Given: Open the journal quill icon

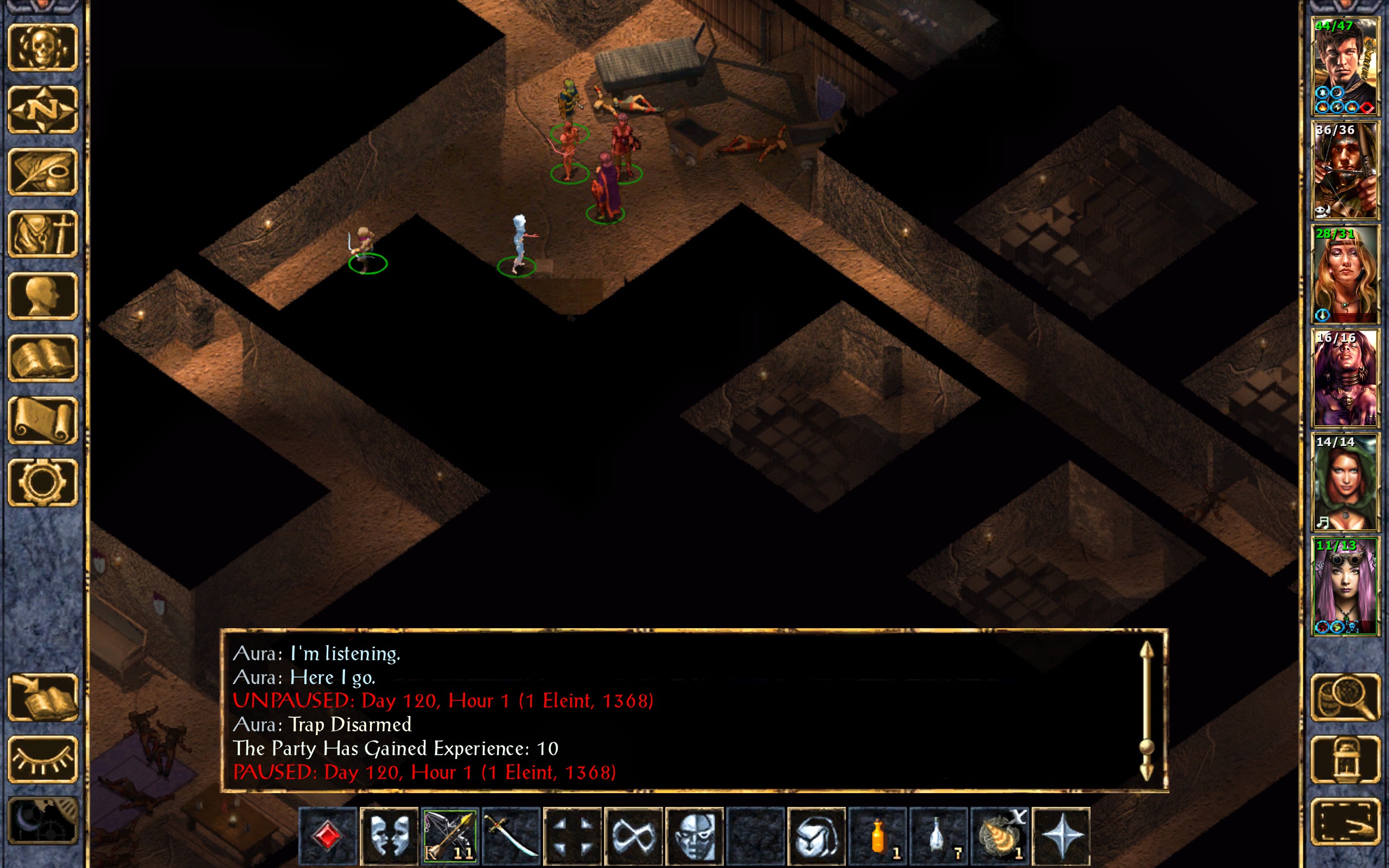Looking at the screenshot, I should (x=43, y=171).
